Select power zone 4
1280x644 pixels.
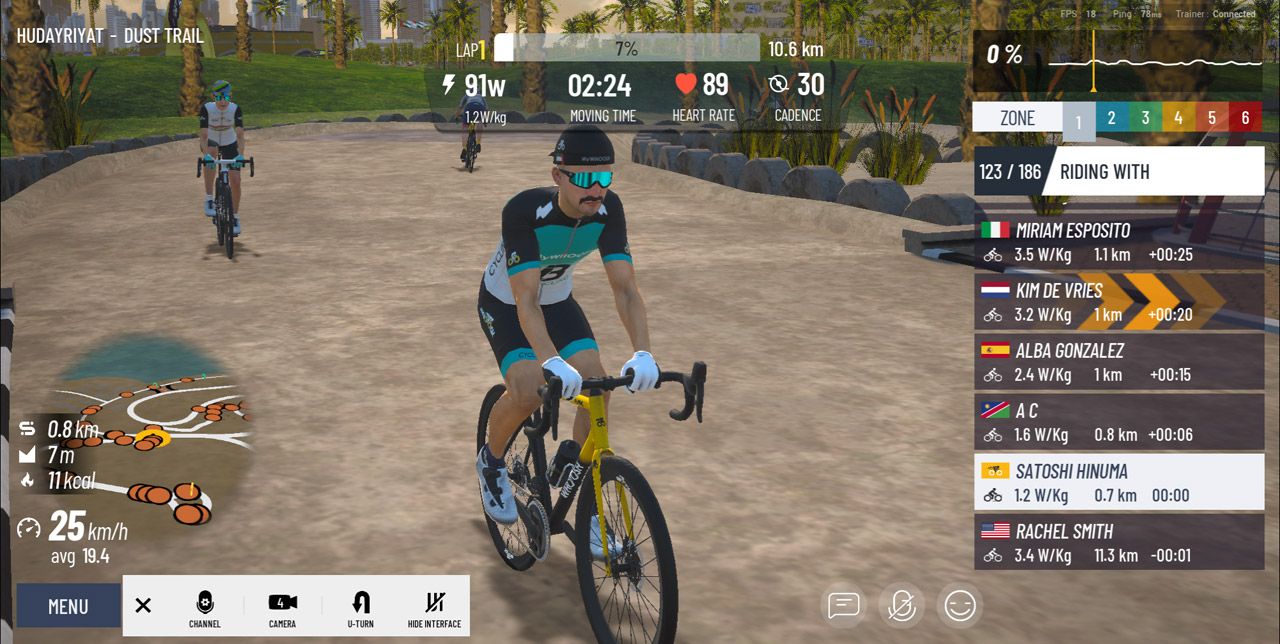pyautogui.click(x=1178, y=118)
